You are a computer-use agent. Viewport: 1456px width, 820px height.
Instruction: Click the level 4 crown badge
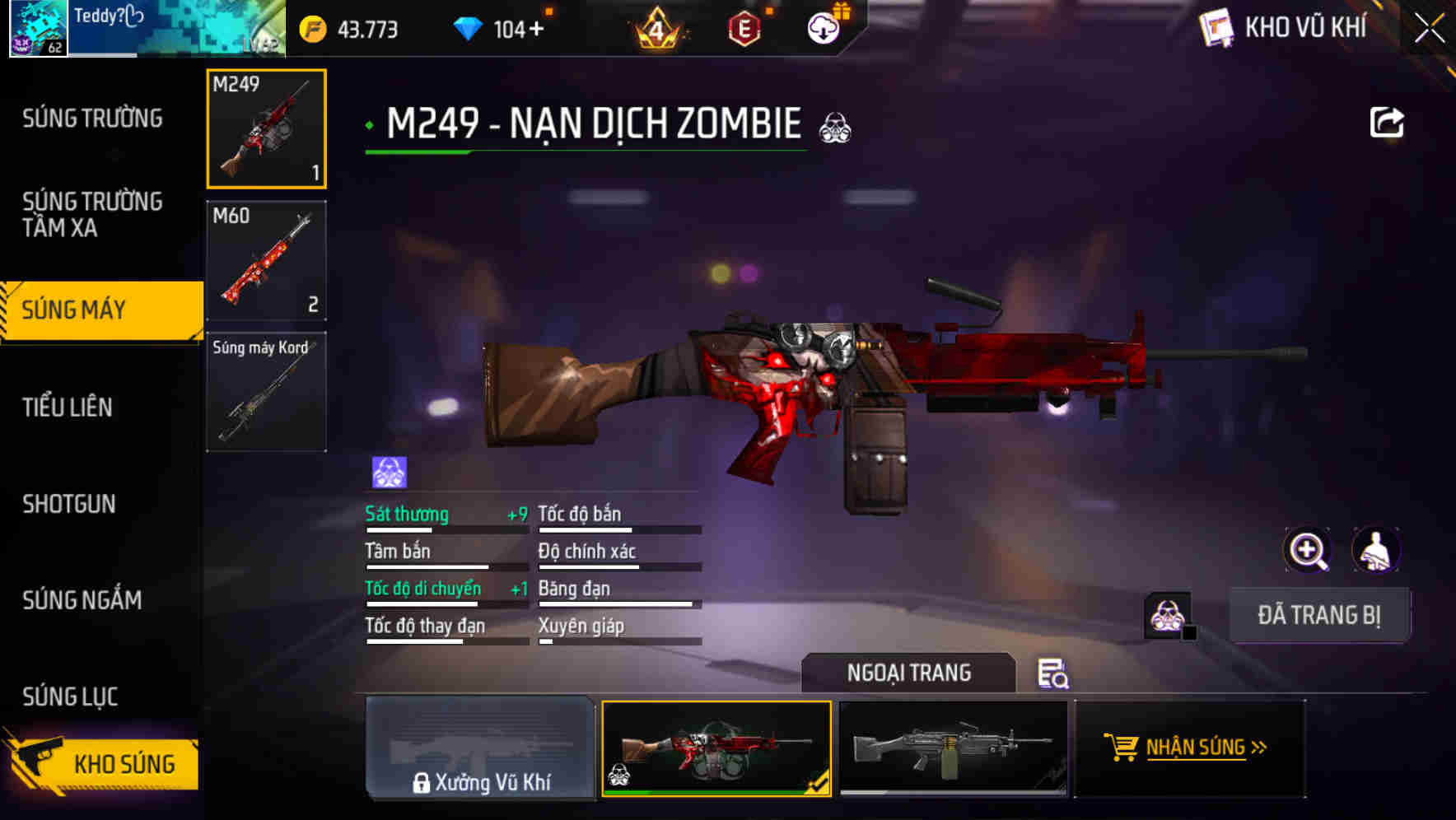click(x=656, y=30)
